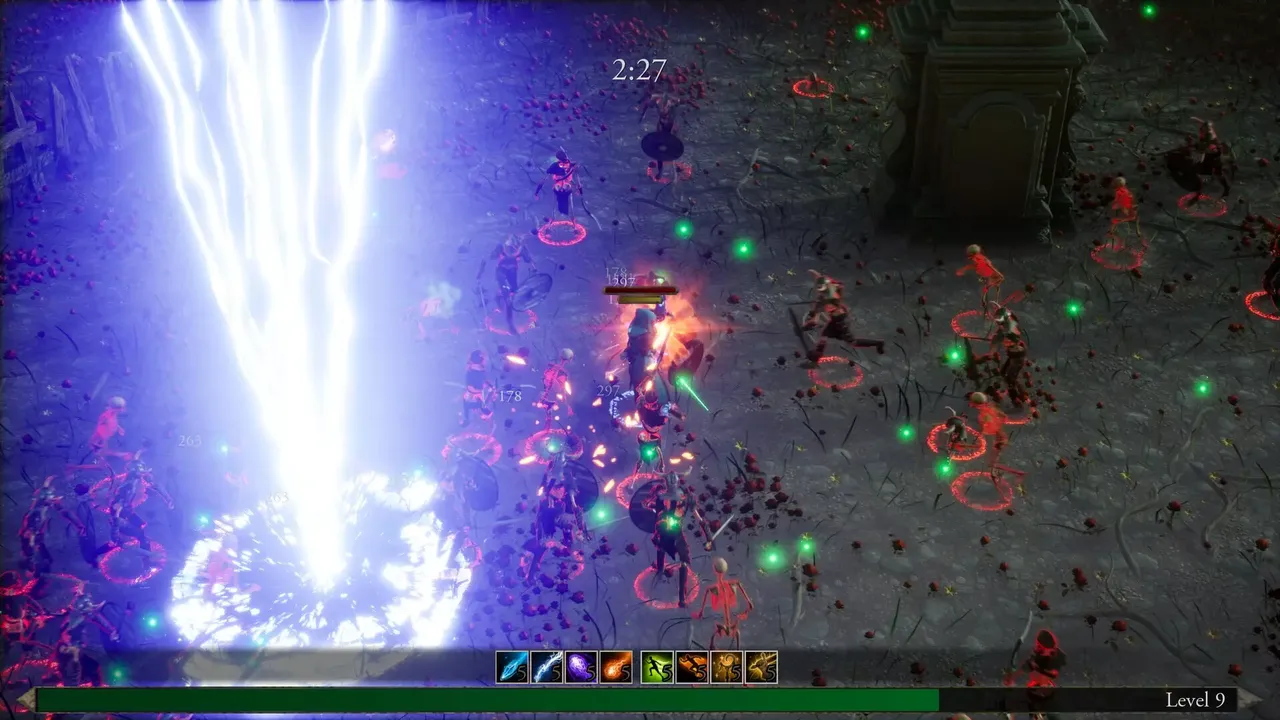Select the golden spiral summon skill icon

[x=726, y=665]
